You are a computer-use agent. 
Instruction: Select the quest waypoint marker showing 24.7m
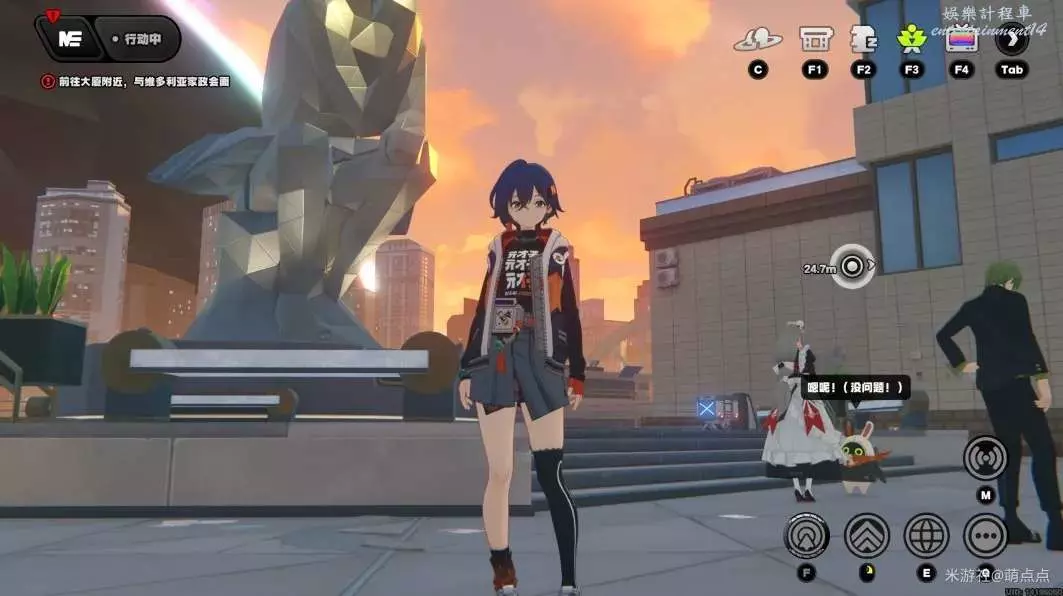pyautogui.click(x=852, y=267)
